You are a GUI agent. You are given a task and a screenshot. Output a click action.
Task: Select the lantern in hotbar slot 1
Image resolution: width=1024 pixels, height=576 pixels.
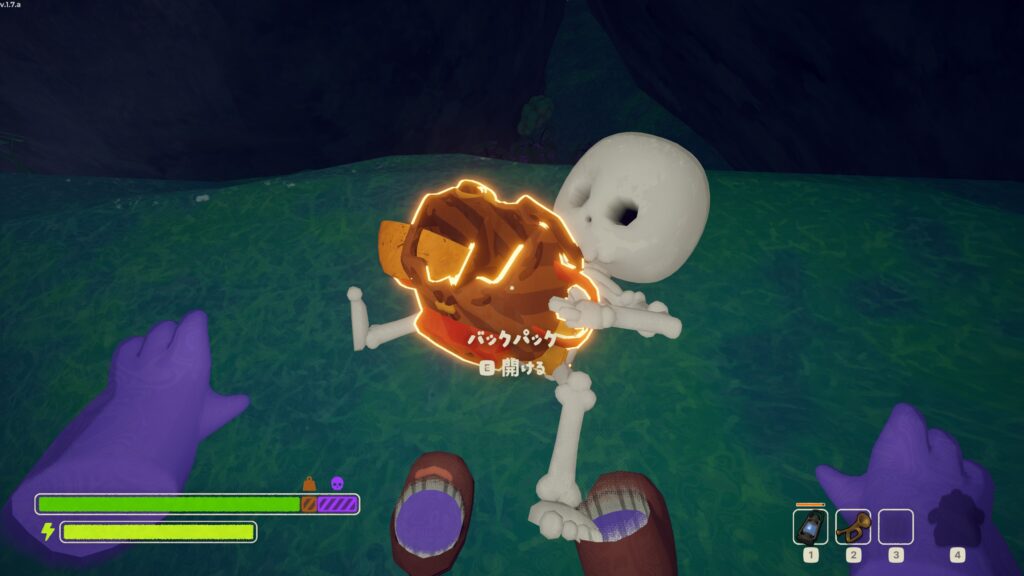click(810, 526)
